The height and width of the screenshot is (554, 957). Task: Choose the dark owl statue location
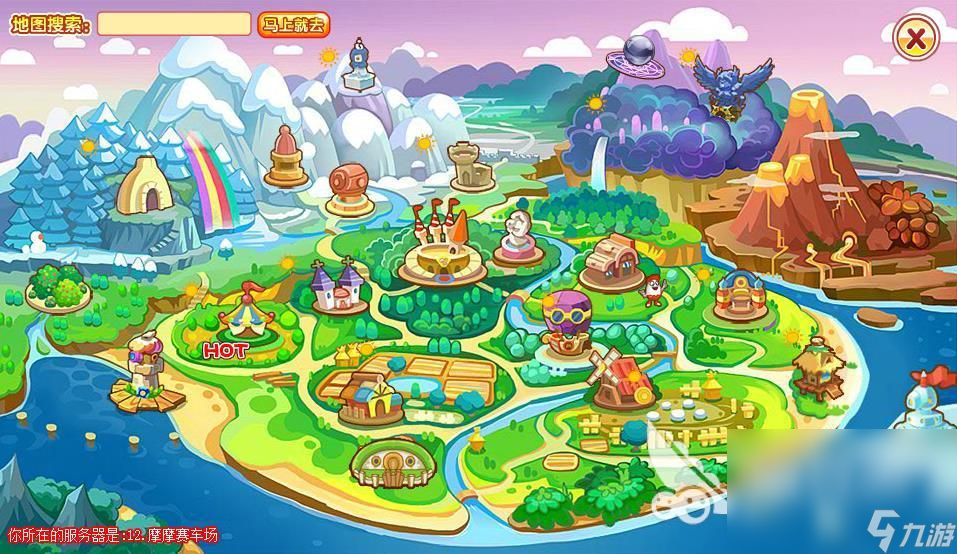(734, 87)
